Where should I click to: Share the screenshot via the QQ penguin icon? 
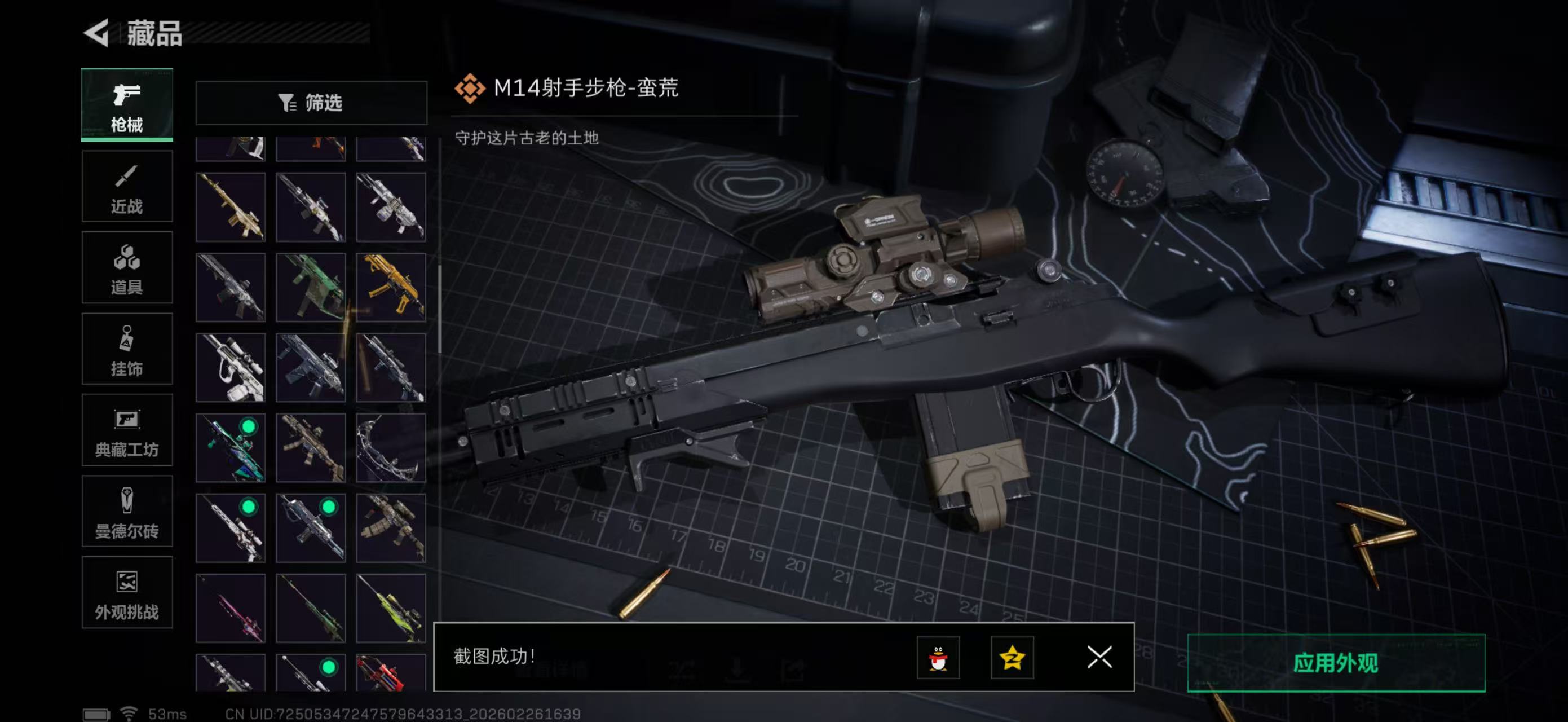(x=939, y=658)
